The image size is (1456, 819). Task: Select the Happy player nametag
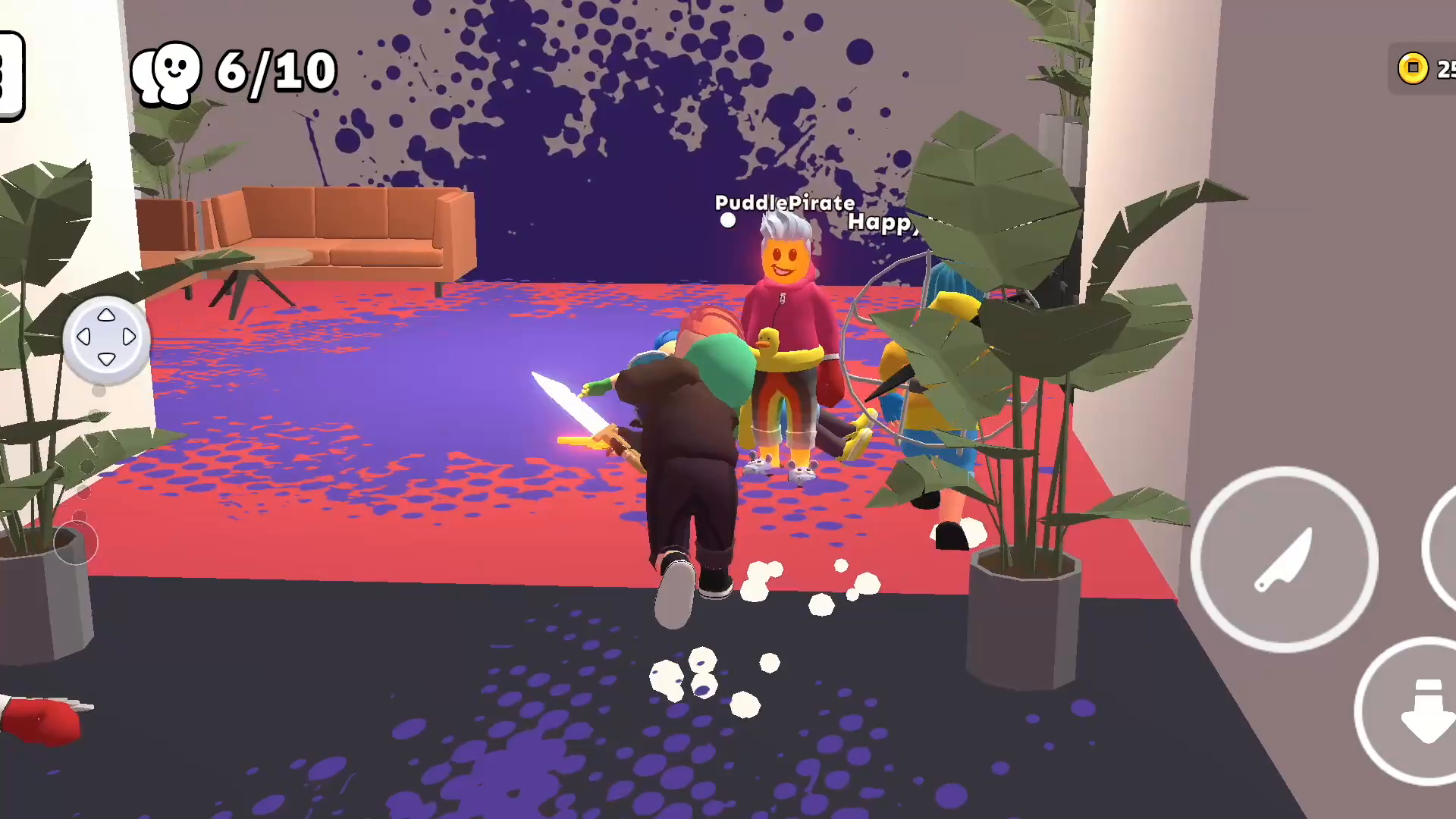pyautogui.click(x=882, y=225)
